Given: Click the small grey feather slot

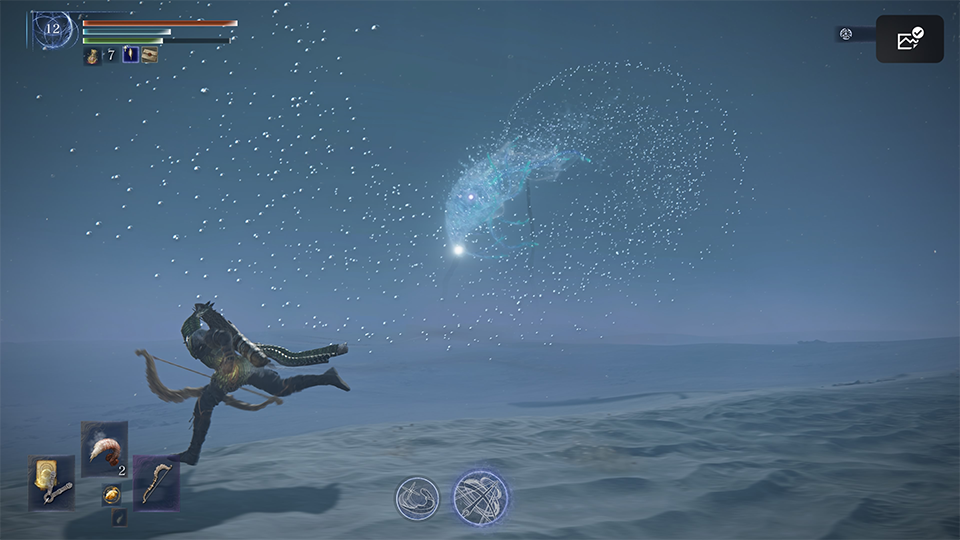Looking at the screenshot, I should (119, 517).
